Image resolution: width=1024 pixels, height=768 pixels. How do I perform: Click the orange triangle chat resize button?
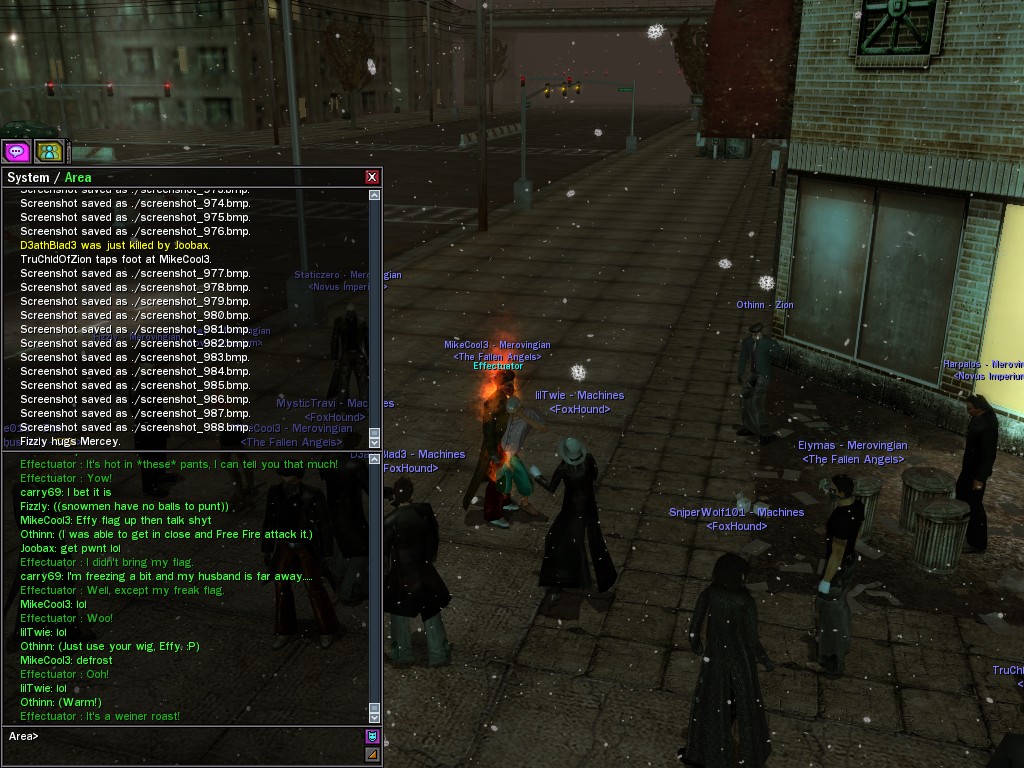(372, 754)
